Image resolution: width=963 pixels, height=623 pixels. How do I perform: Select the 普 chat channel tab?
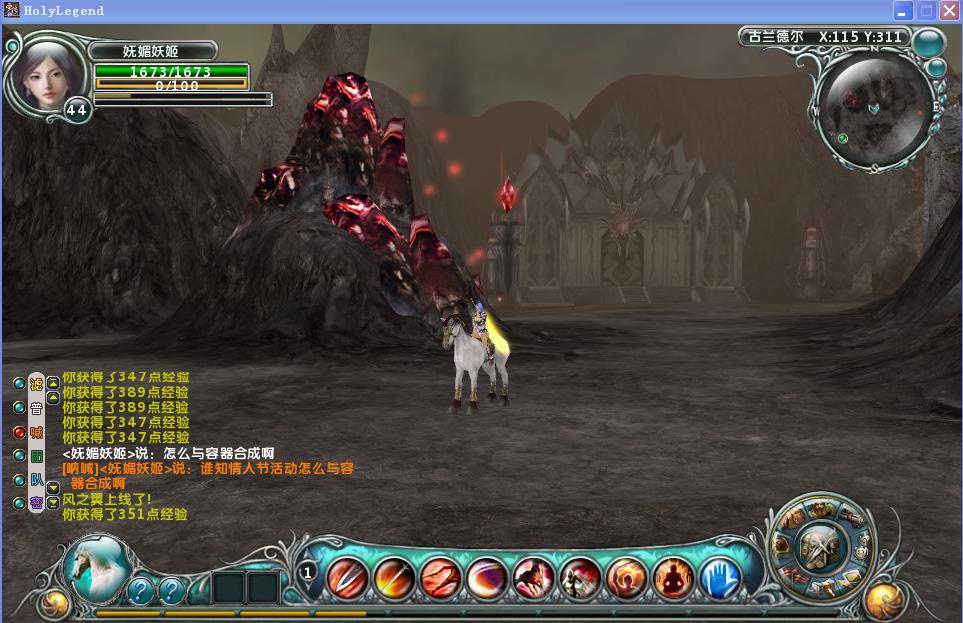(36, 408)
